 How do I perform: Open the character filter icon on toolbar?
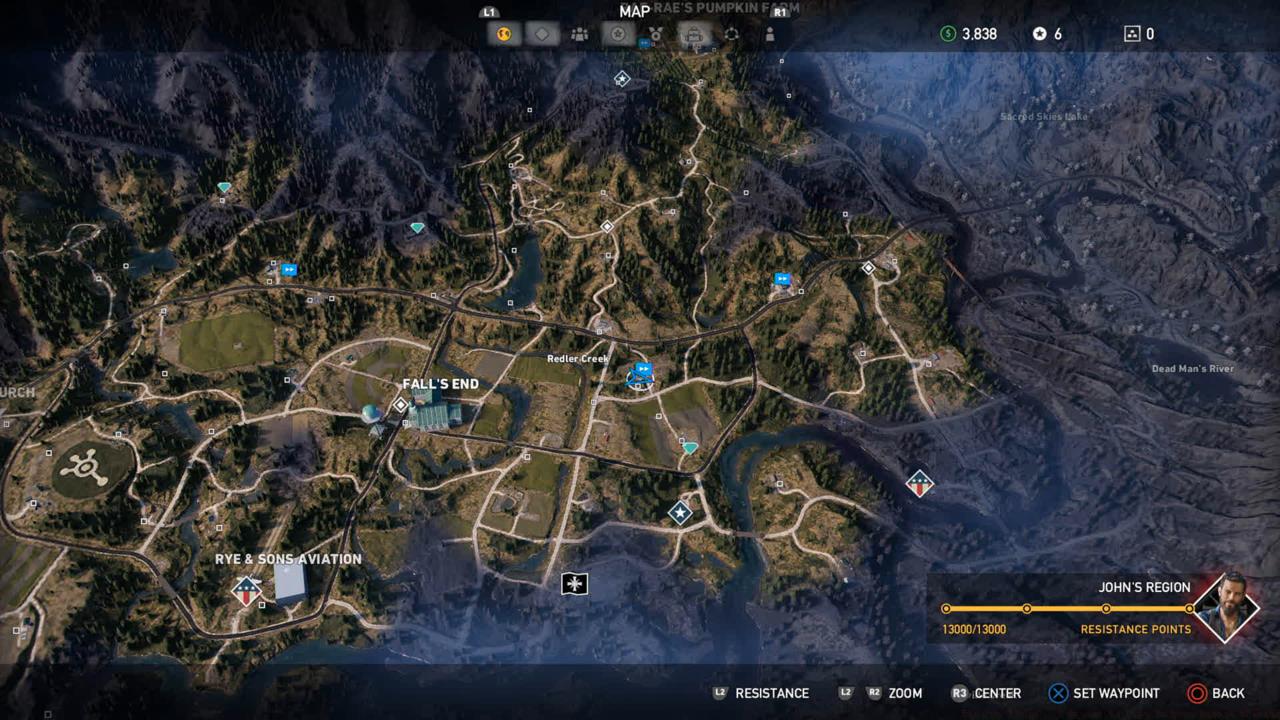click(769, 33)
